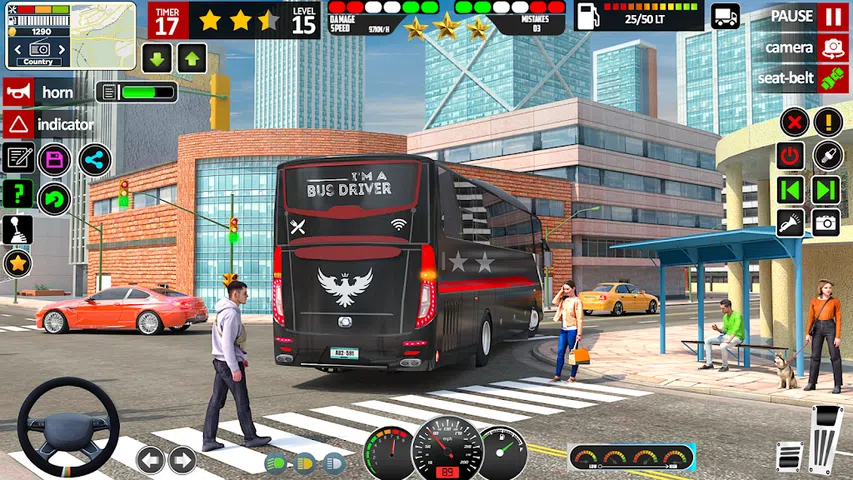
Task: Open the minimap
Action: pos(70,35)
